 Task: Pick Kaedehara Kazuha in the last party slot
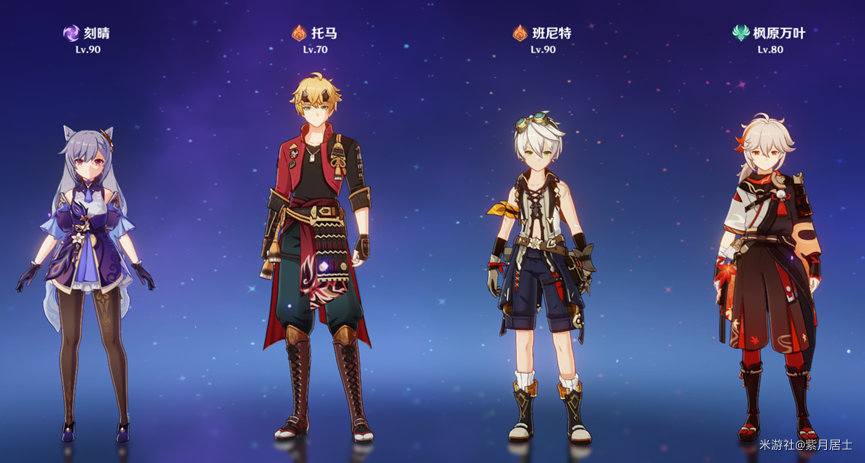click(x=769, y=270)
